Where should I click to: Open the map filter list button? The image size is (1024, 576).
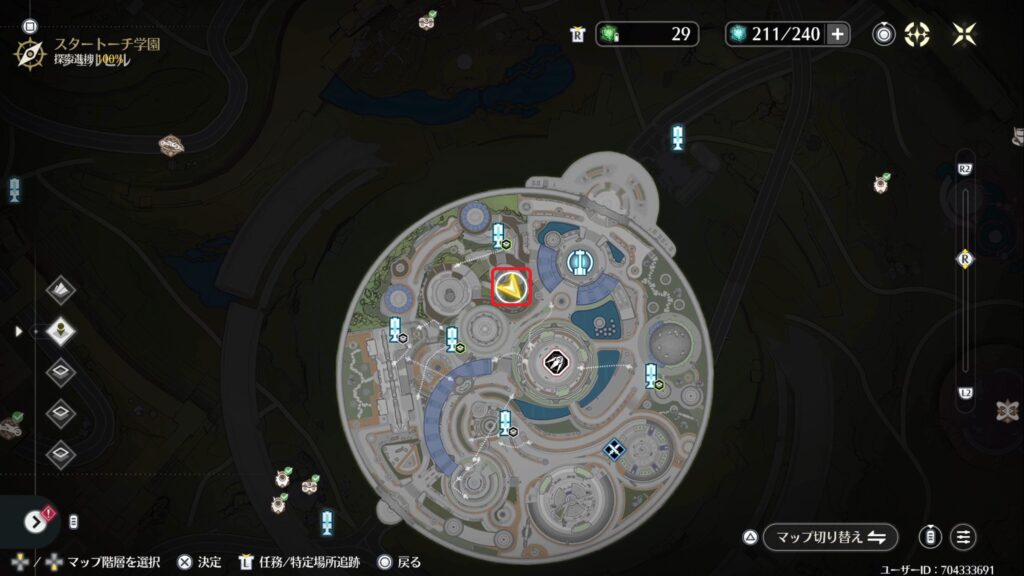coord(964,537)
